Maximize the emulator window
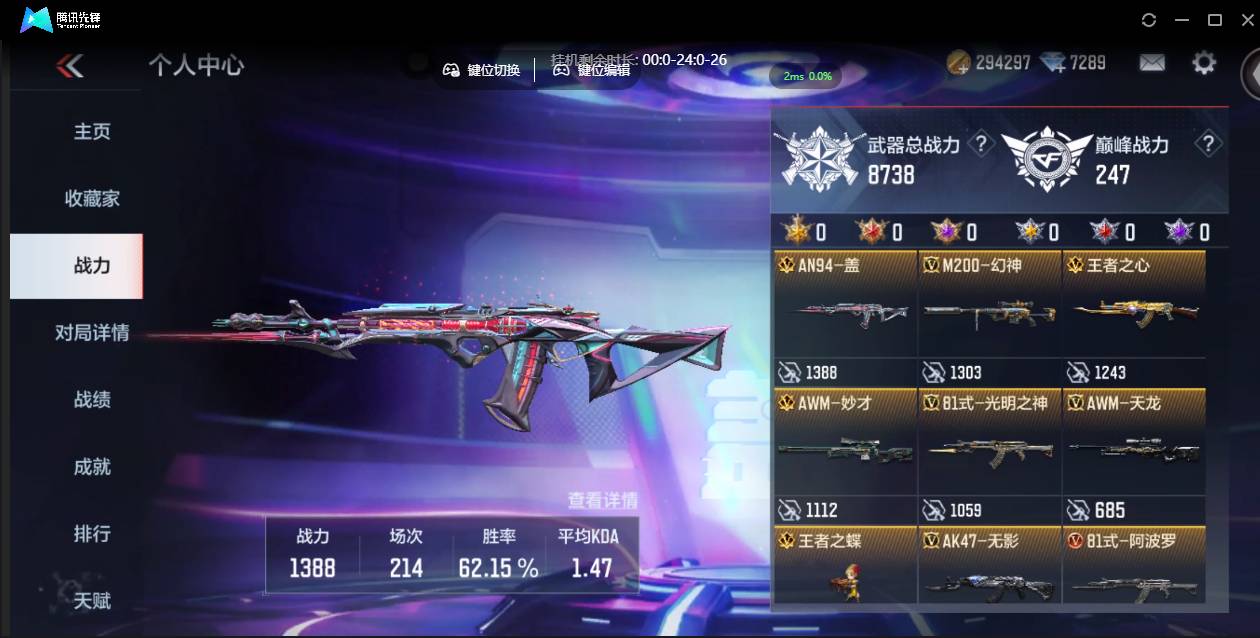Image resolution: width=1260 pixels, height=638 pixels. pos(1215,20)
